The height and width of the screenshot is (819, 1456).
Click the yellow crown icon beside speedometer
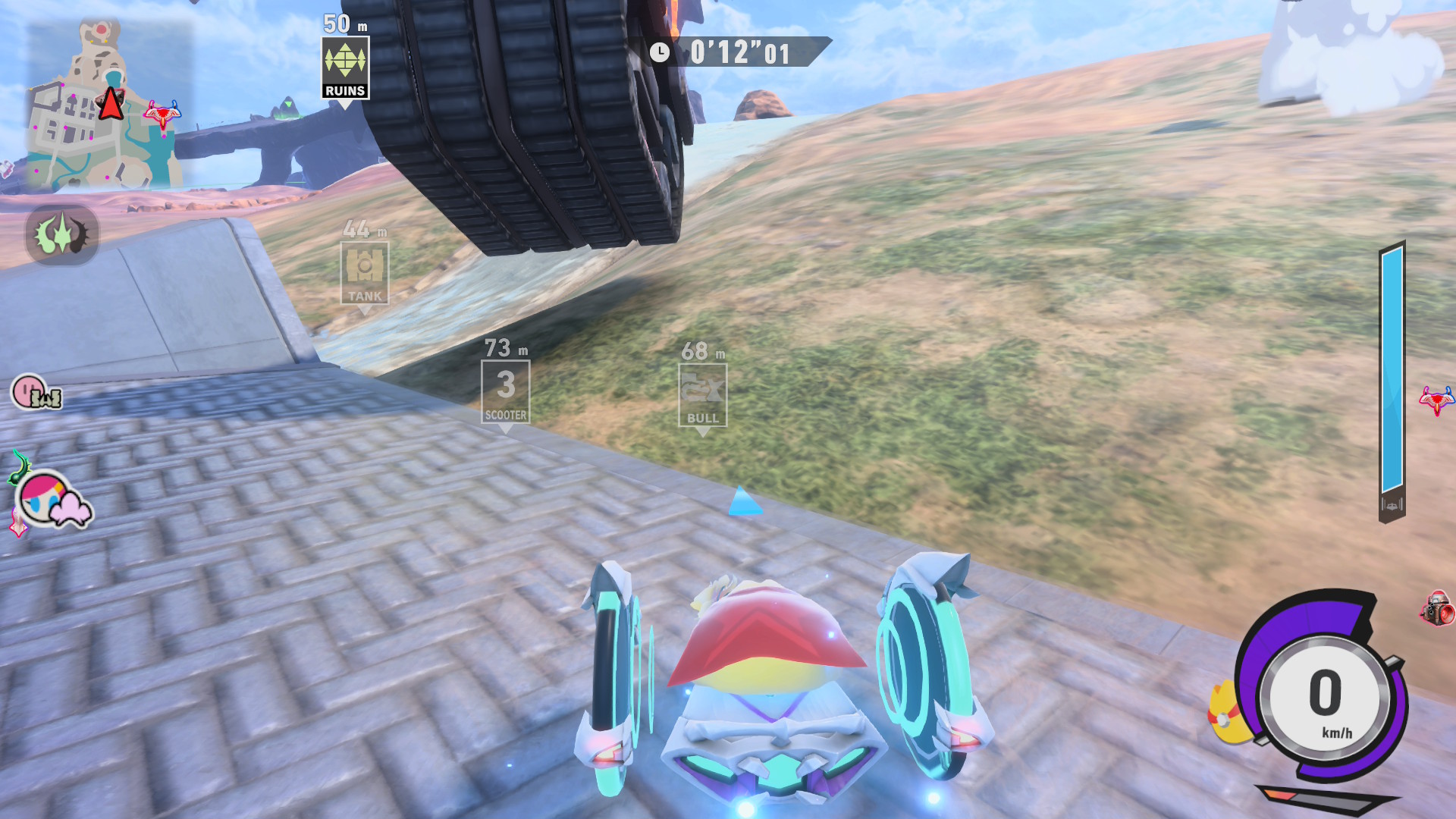click(1228, 714)
